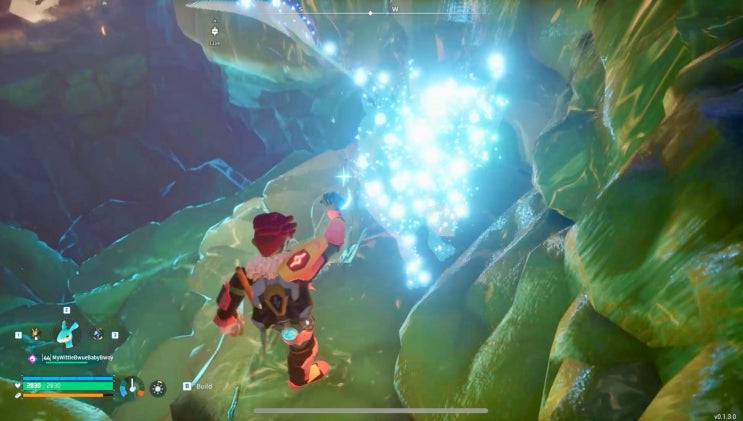Click the purple icon beside the Pal name
Screen dimensions: 743x421
pos(33,357)
